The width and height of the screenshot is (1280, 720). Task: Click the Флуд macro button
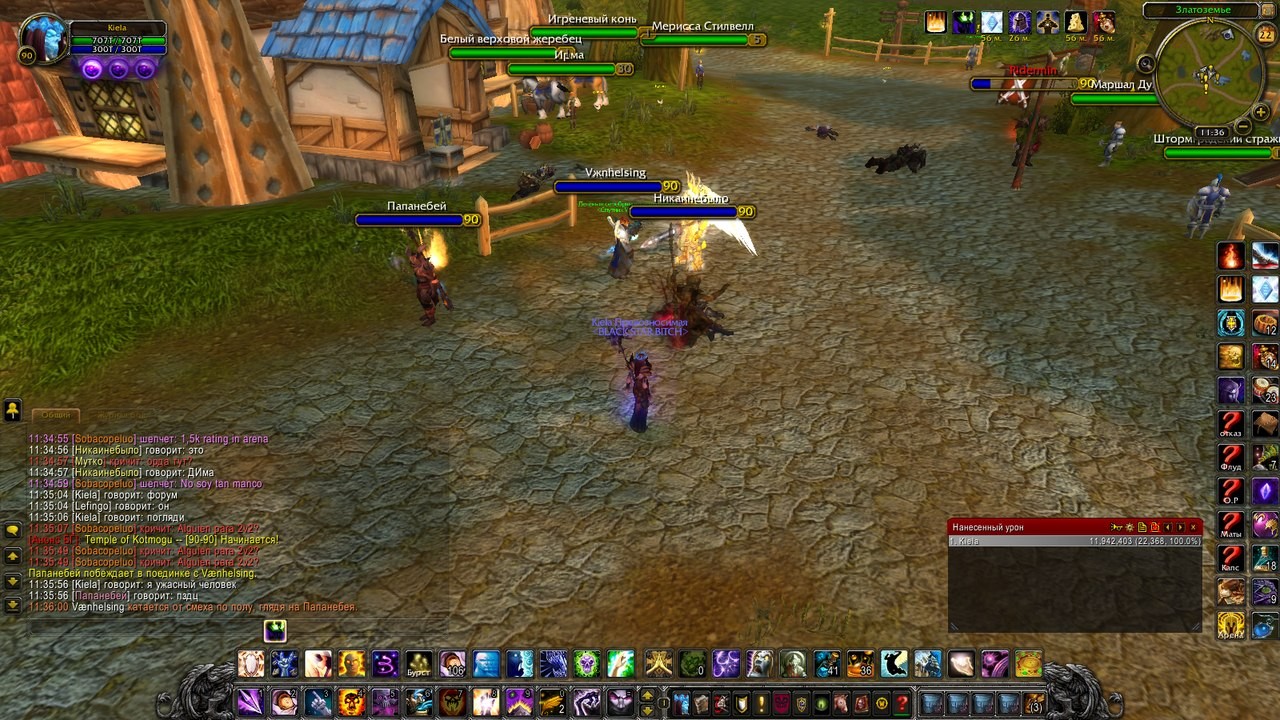pos(1231,458)
